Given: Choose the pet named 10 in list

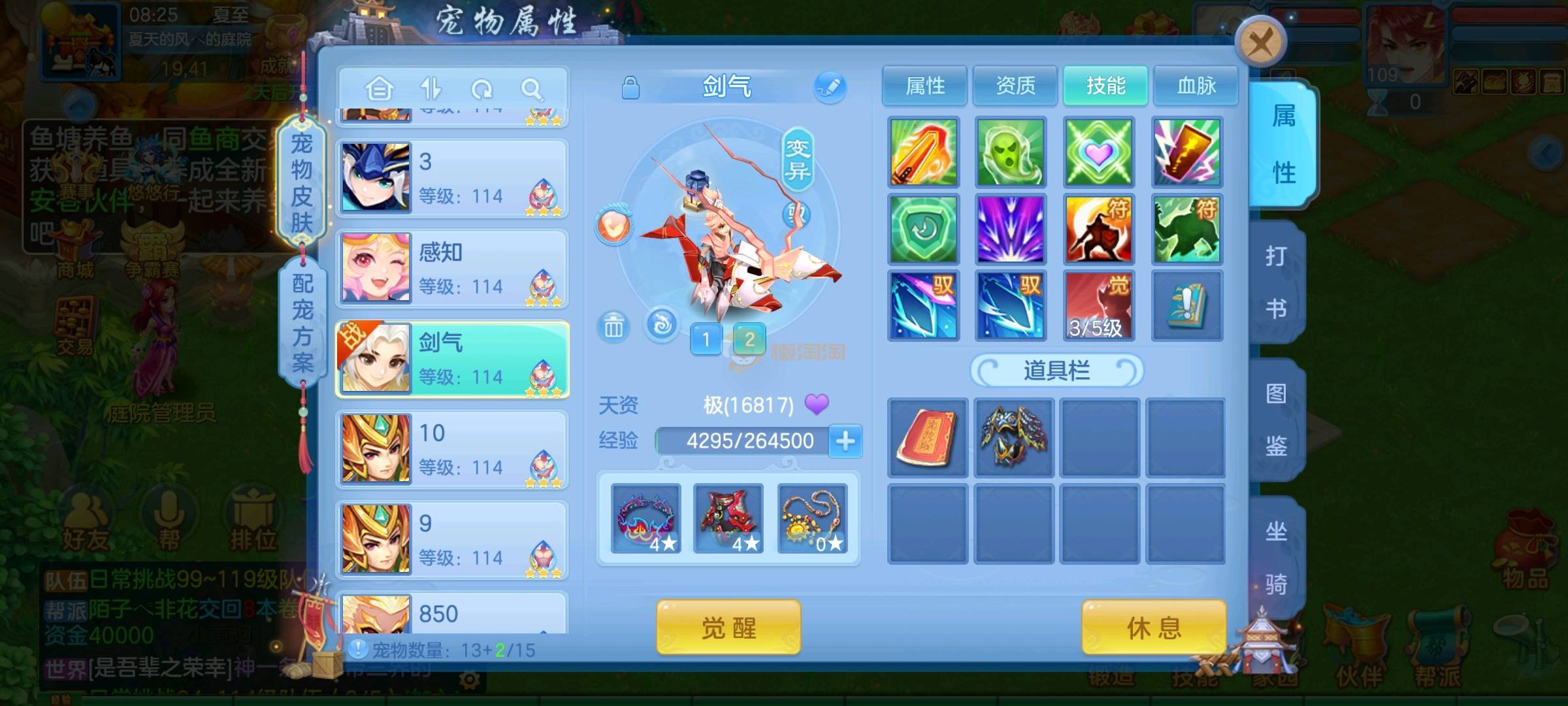Looking at the screenshot, I should [x=452, y=450].
